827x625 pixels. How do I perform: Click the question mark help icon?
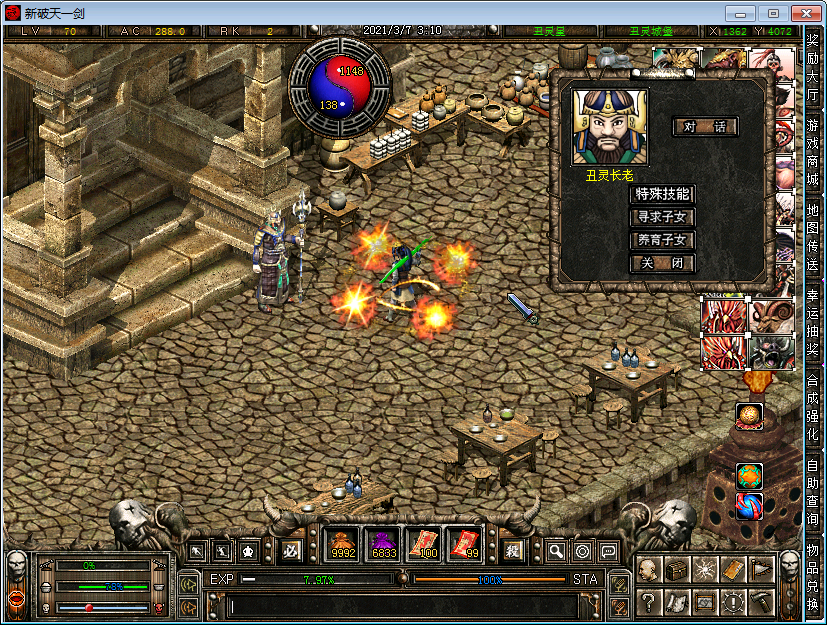(x=649, y=602)
